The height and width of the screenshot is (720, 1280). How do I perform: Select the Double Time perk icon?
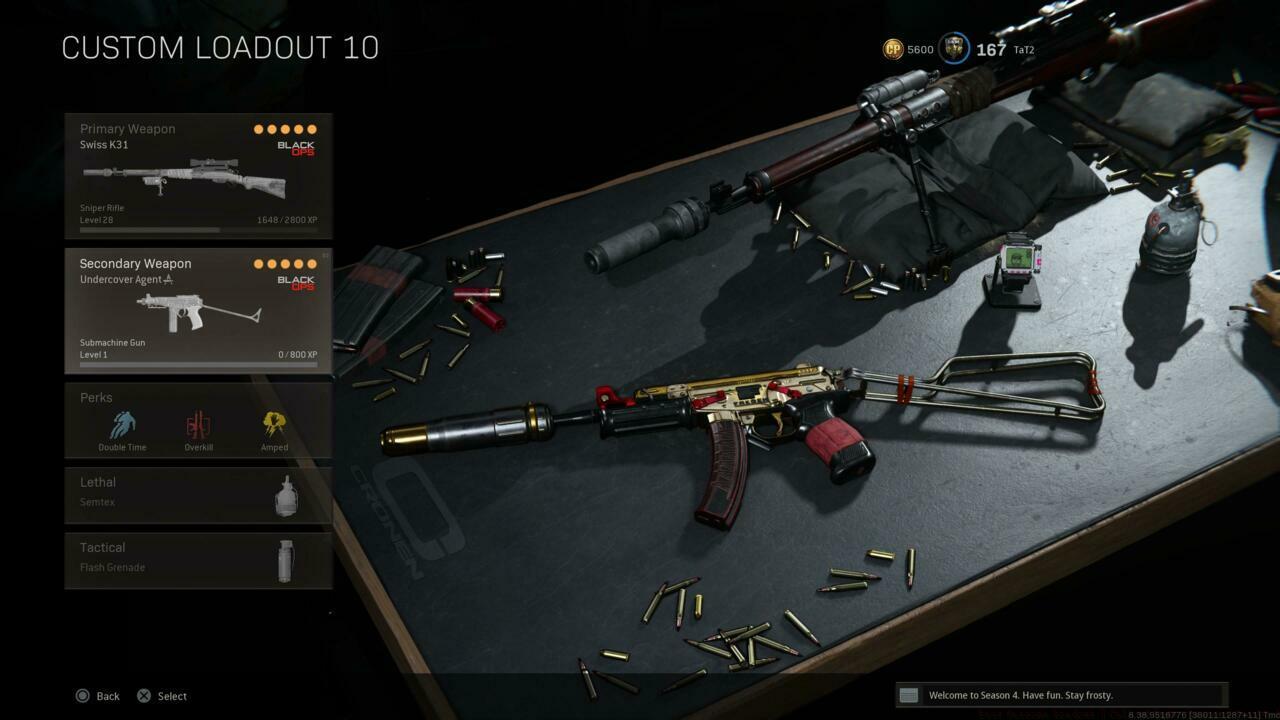pos(121,425)
